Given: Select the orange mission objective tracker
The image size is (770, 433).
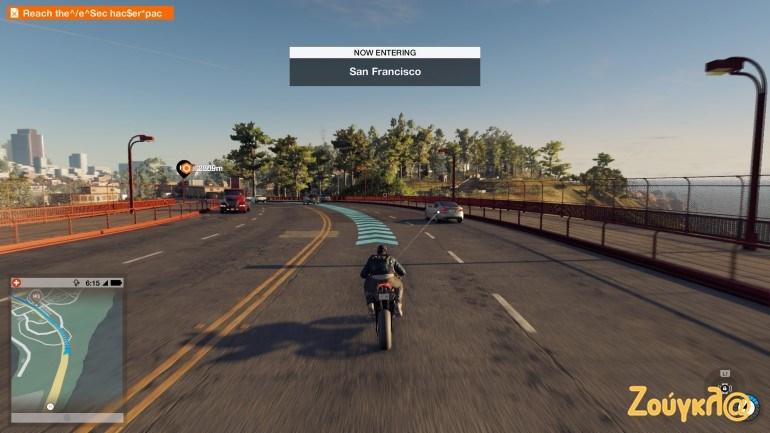Looking at the screenshot, I should tap(90, 13).
